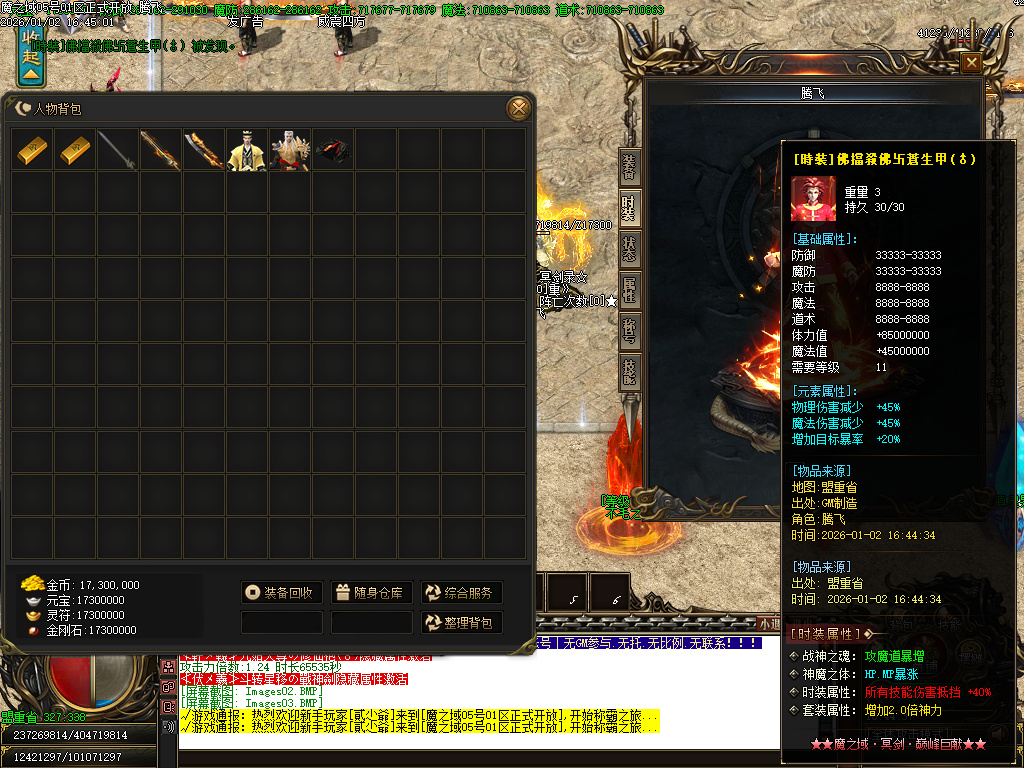The image size is (1024, 768).
Task: Switch to the 时装 fashion tab
Action: pyautogui.click(x=628, y=208)
